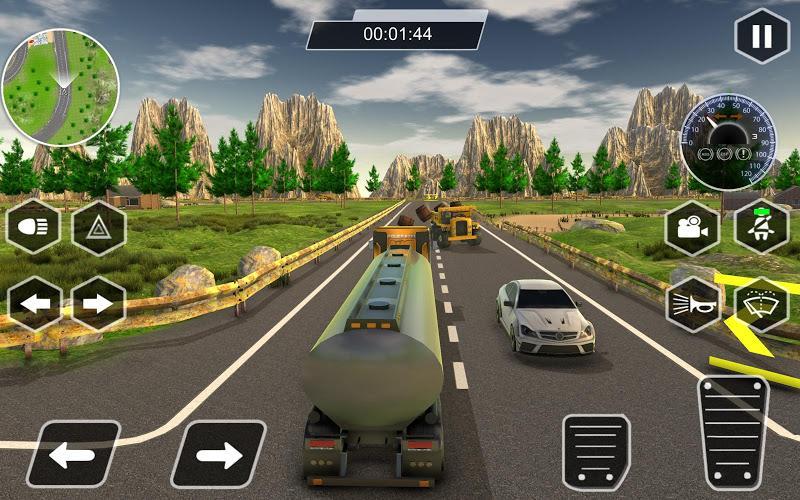800x500 pixels.
Task: Toggle the seatbelt icon button
Action: click(762, 226)
